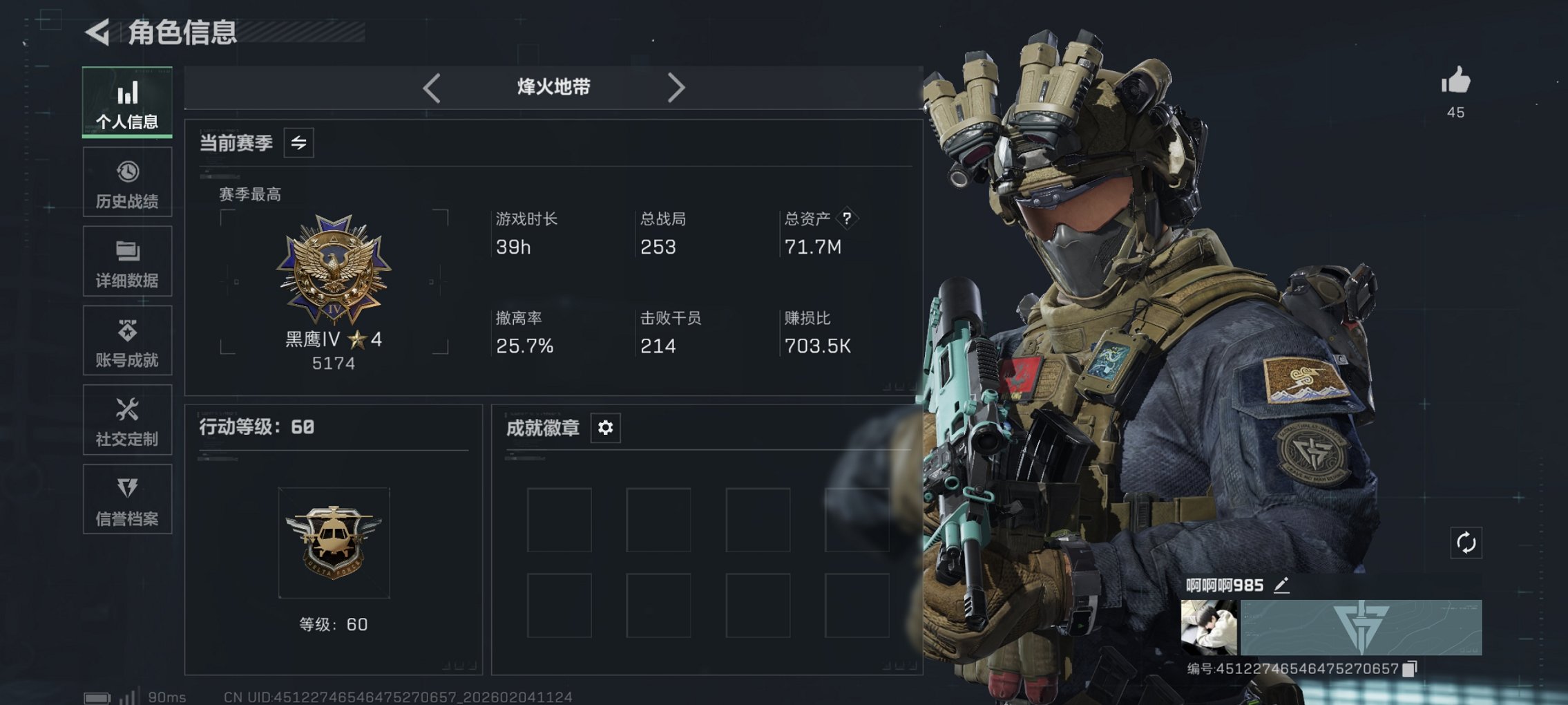Select the 烽火地带 mode tab

tap(553, 87)
